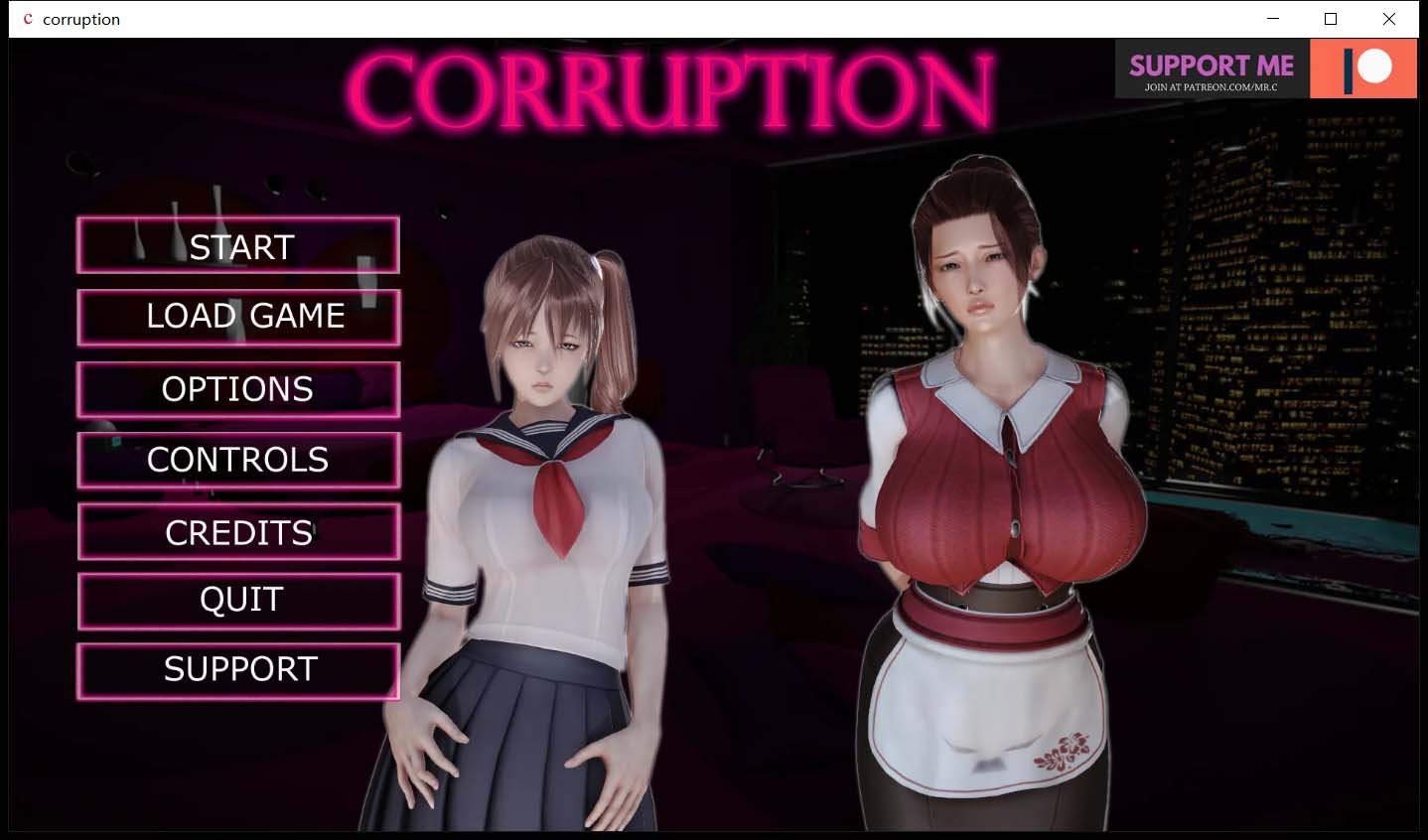Open the CREDITS page
Viewport: 1428px width, 840px height.
point(238,531)
